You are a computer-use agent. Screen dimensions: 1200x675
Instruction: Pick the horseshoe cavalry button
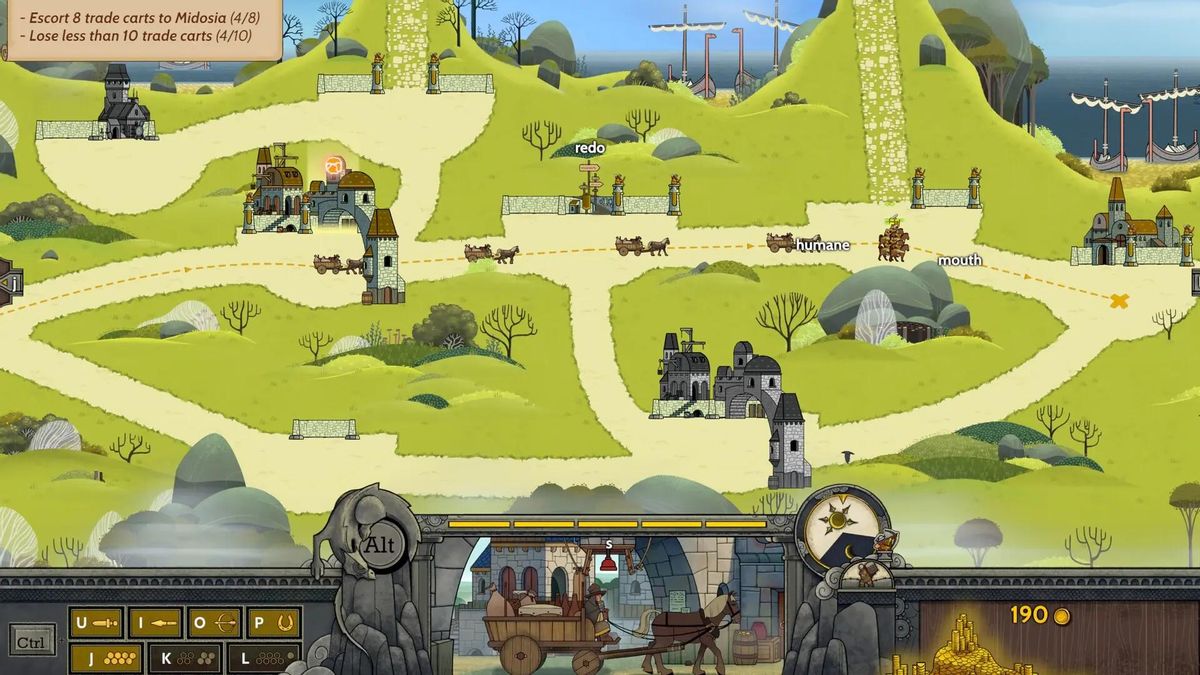pyautogui.click(x=274, y=623)
